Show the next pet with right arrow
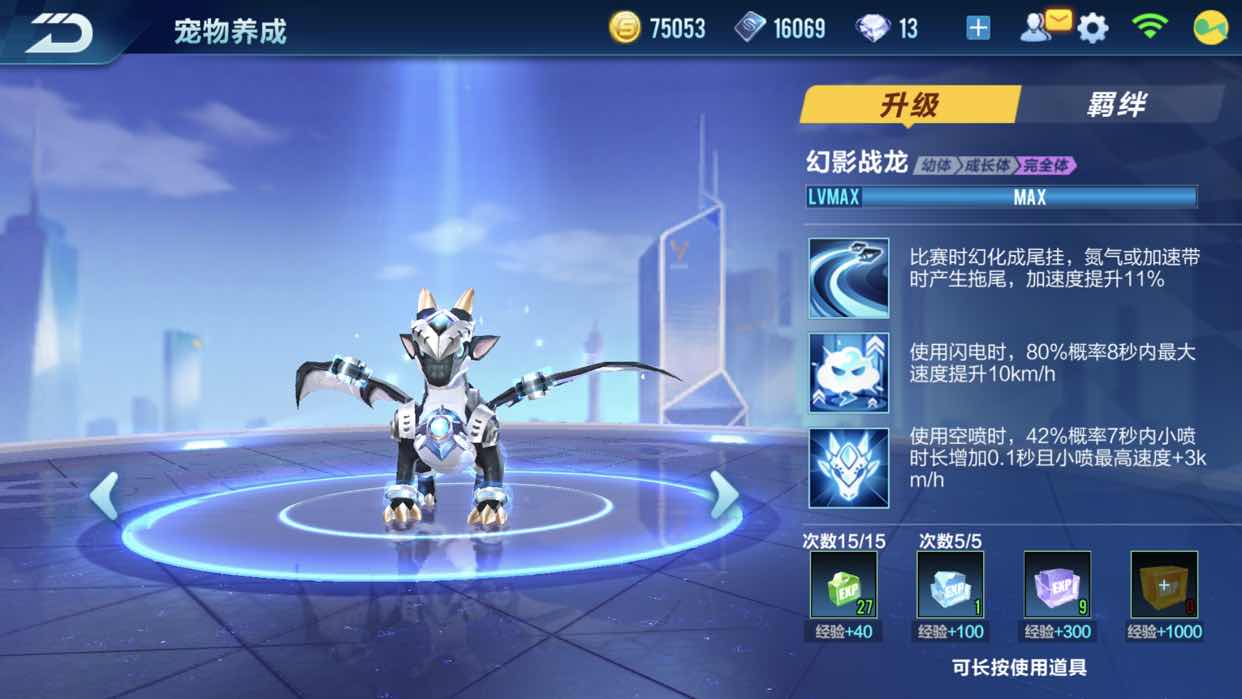 (724, 495)
